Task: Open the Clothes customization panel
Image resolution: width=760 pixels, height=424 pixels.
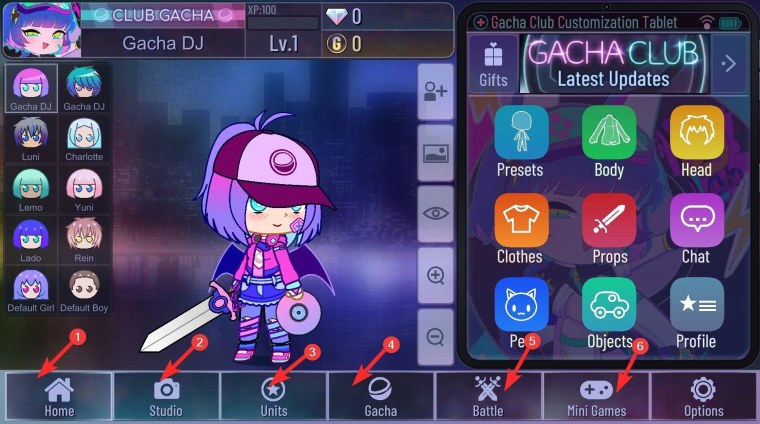Action: tap(520, 227)
